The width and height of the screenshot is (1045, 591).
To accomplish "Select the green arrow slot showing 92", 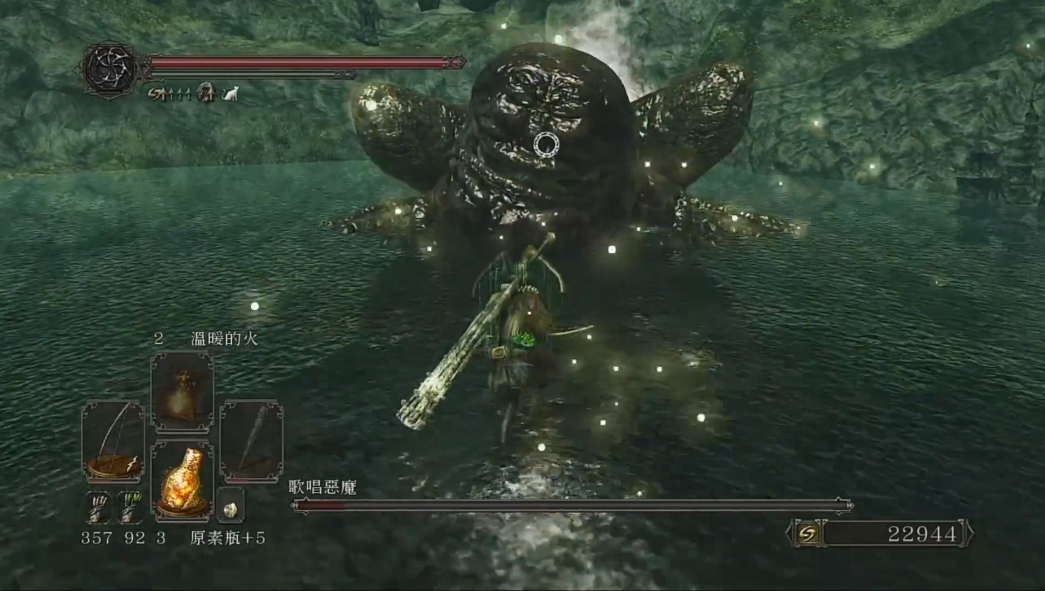I will pyautogui.click(x=129, y=505).
